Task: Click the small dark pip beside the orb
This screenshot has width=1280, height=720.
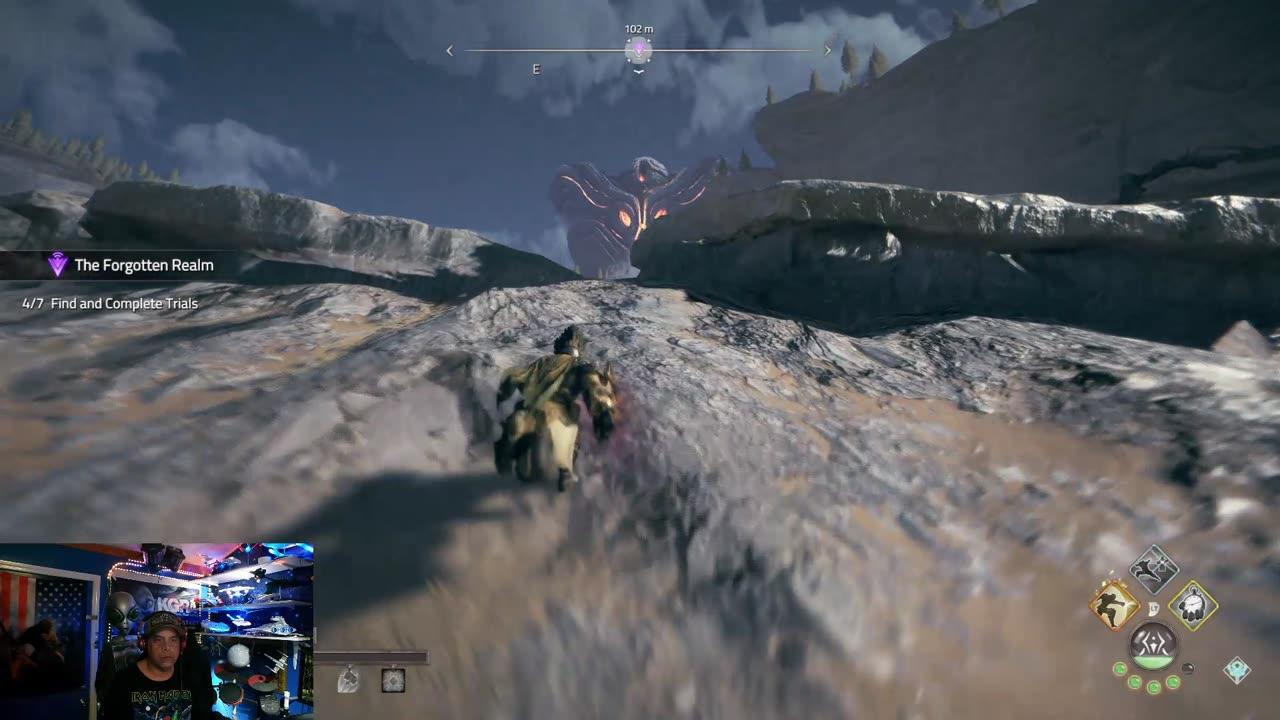Action: (x=1189, y=667)
